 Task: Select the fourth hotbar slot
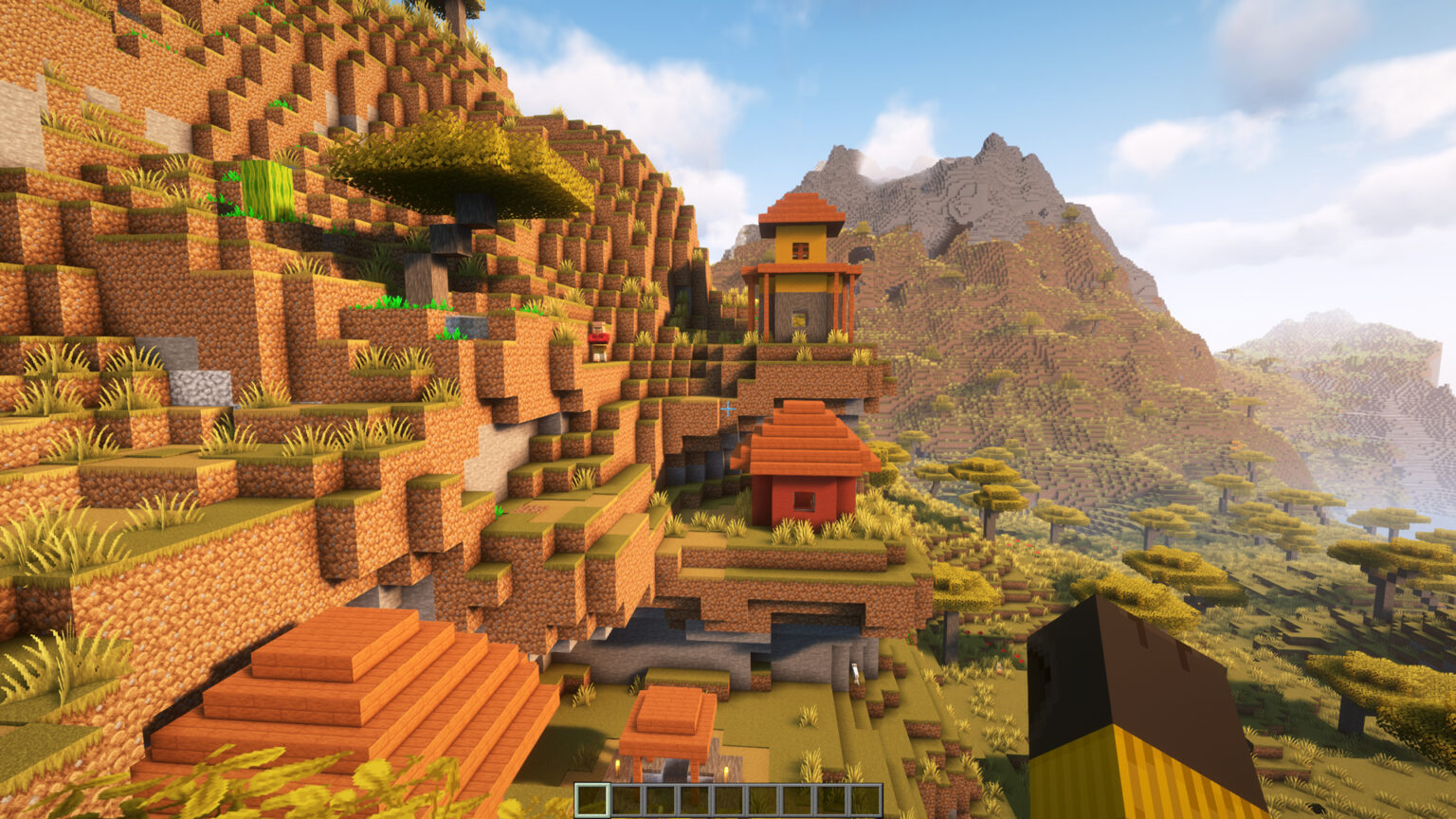pyautogui.click(x=695, y=800)
